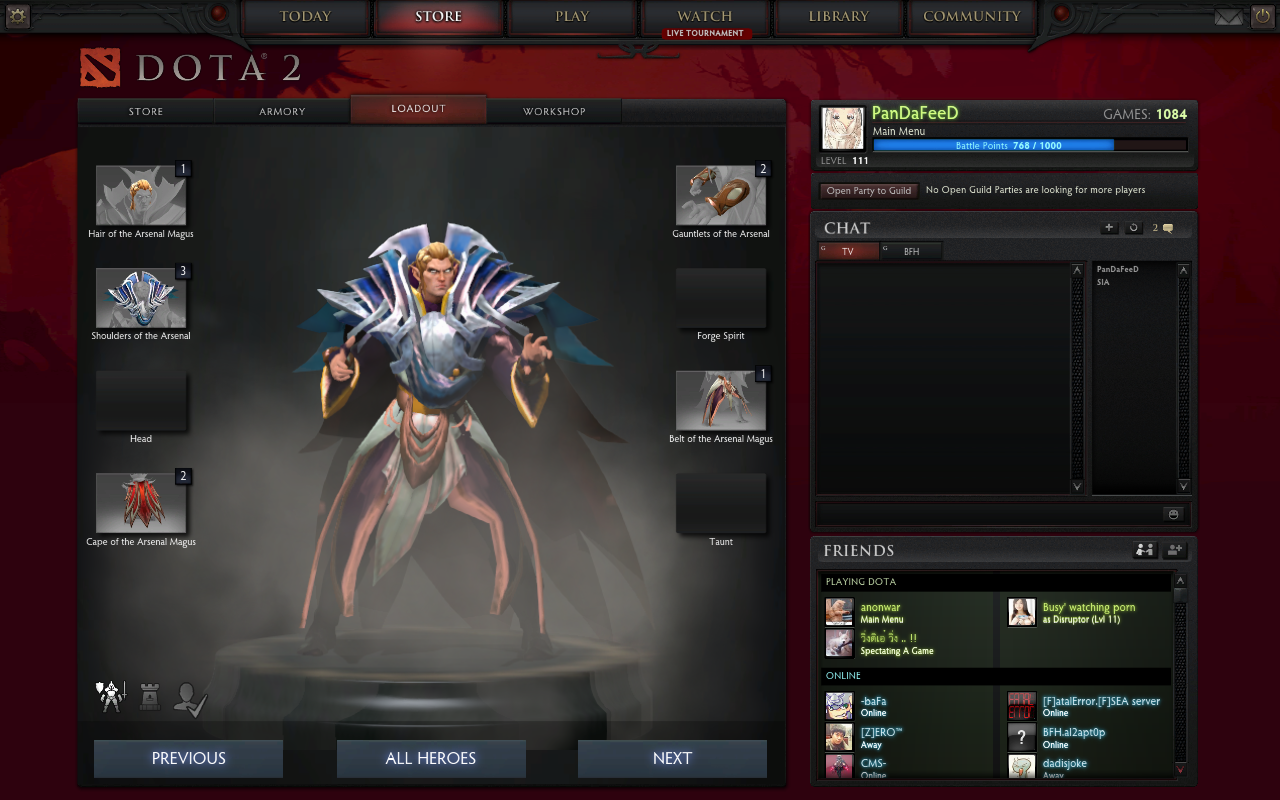Open the settings gear icon
The width and height of the screenshot is (1280, 800).
click(x=18, y=16)
